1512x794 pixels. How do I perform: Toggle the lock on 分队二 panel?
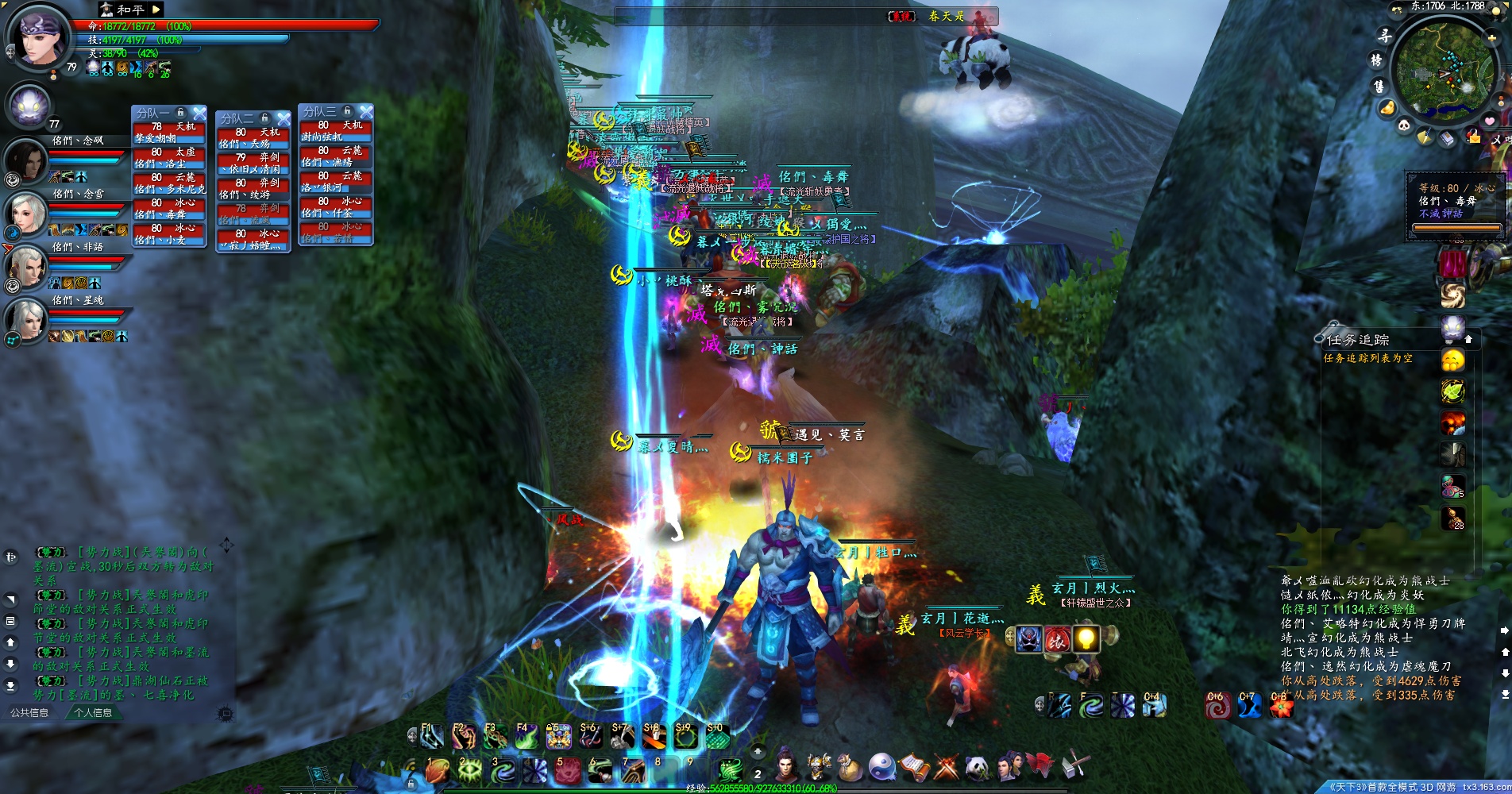265,118
